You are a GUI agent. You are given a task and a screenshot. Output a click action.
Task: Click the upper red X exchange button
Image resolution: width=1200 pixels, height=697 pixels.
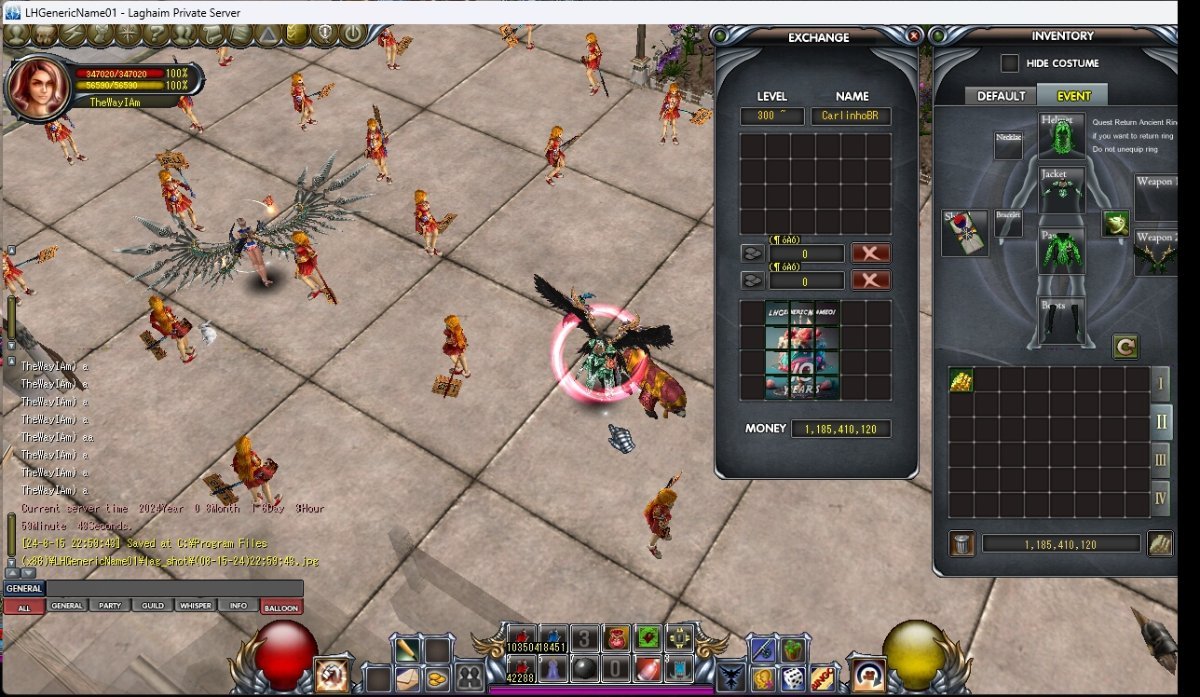coord(870,253)
